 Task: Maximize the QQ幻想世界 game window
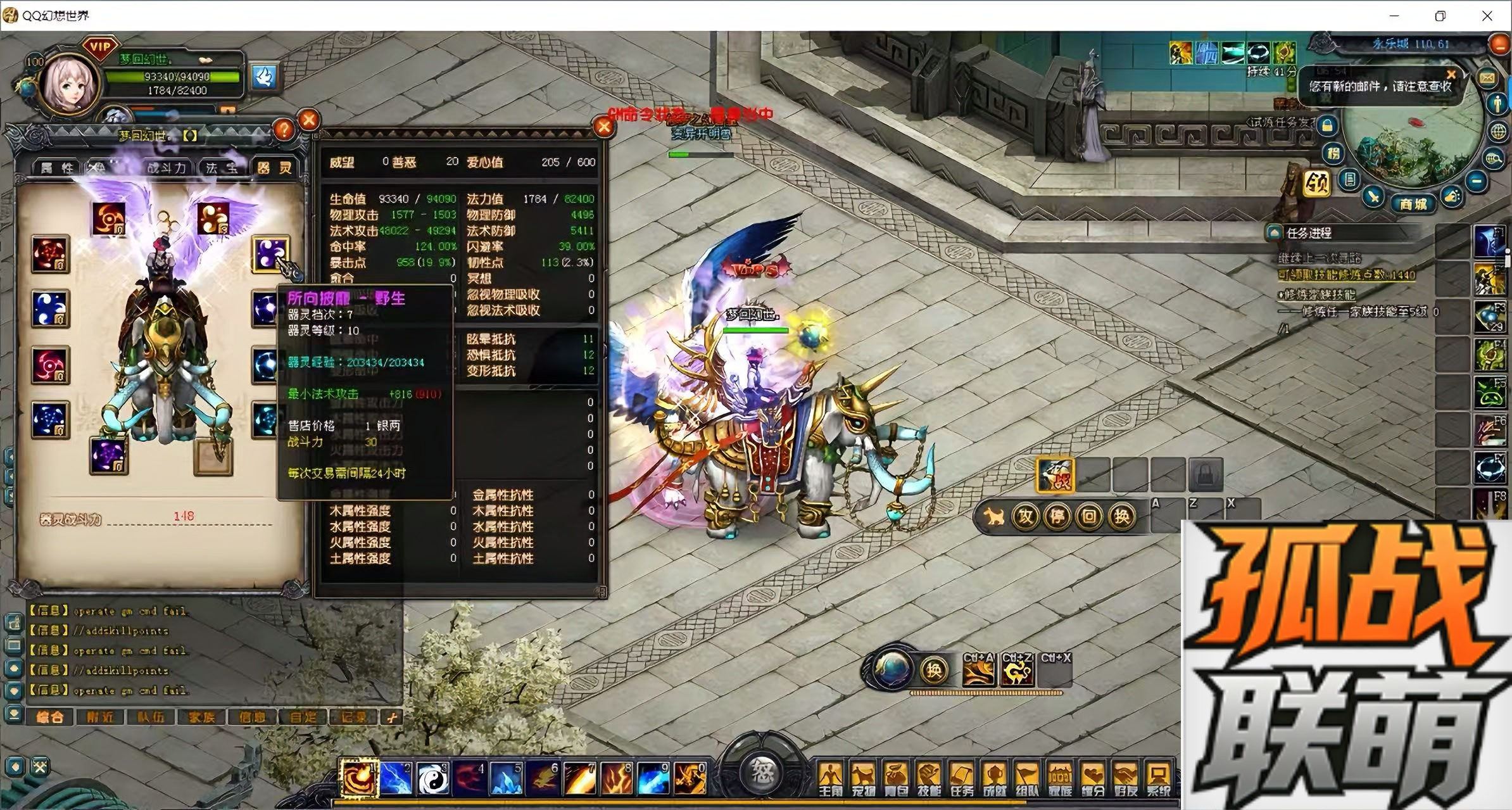click(x=1440, y=16)
